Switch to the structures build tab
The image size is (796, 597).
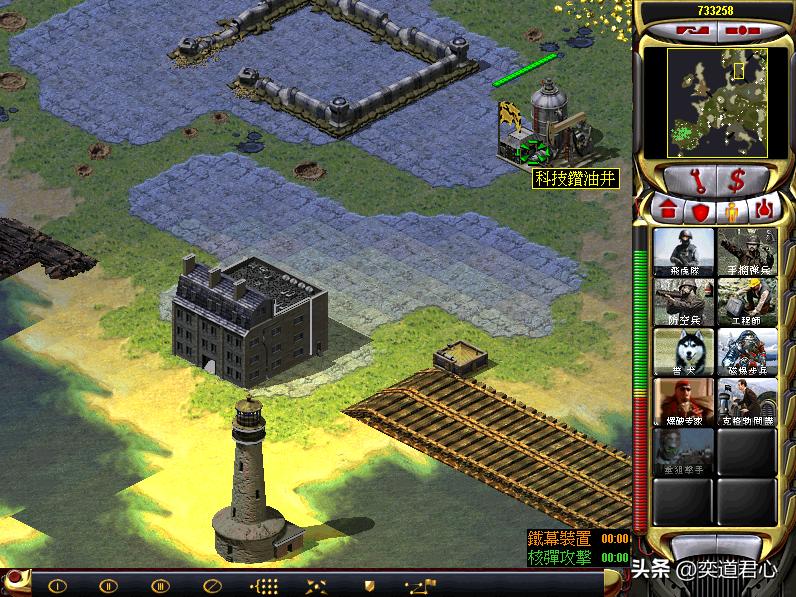click(669, 212)
